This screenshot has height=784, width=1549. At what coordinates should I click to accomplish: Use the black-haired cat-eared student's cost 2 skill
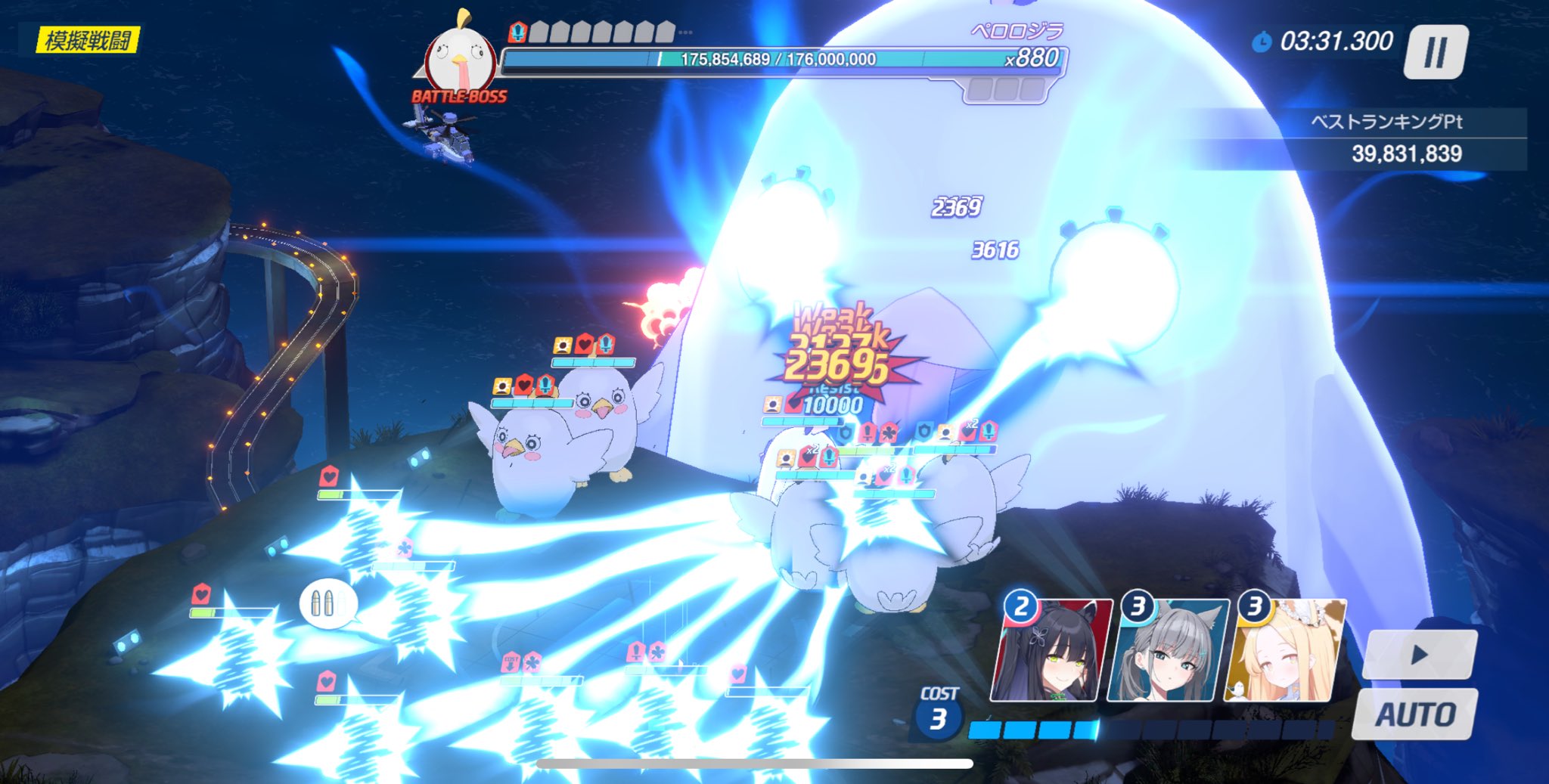point(1051,652)
